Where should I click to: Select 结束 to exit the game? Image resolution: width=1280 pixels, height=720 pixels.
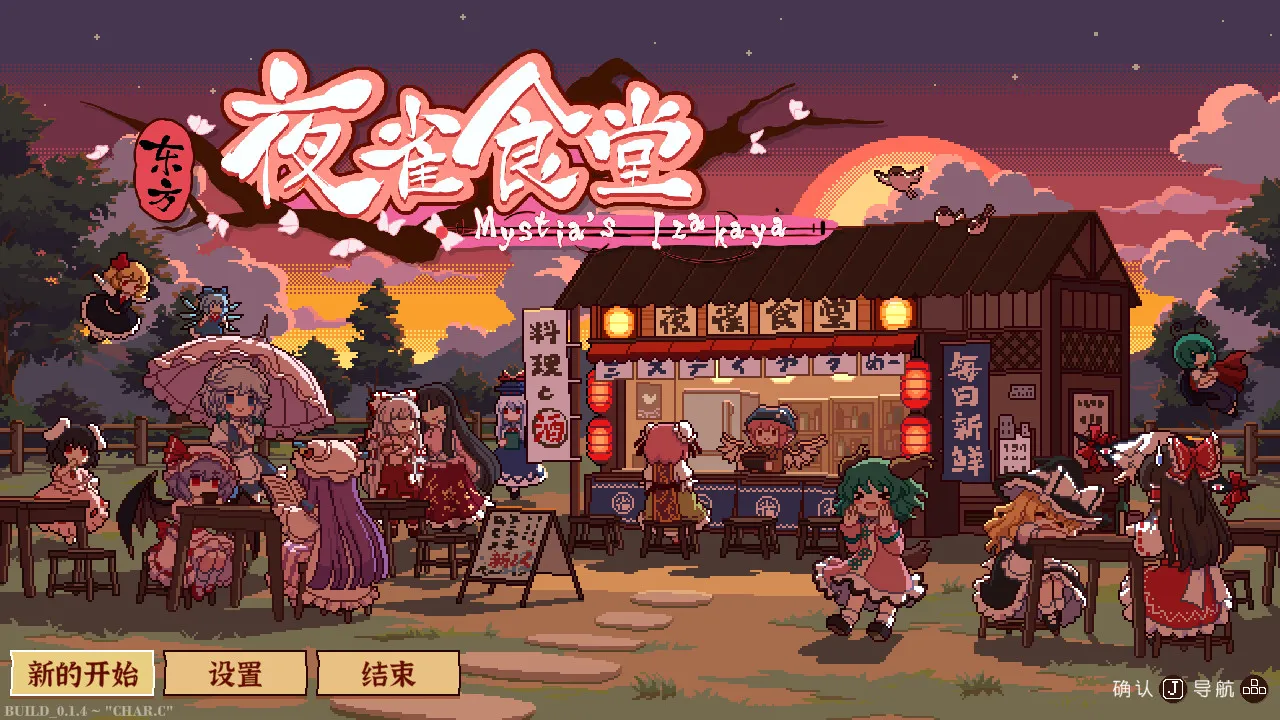(x=388, y=674)
